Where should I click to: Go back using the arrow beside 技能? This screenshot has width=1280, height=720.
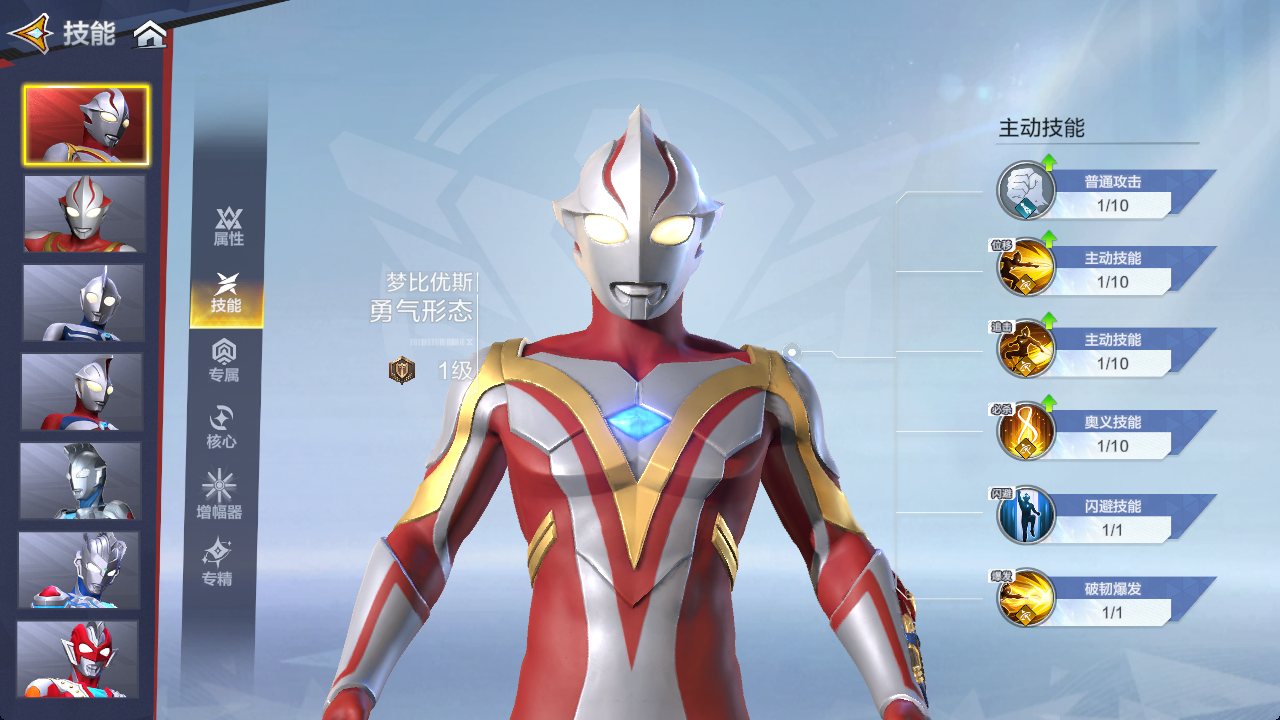[x=30, y=34]
